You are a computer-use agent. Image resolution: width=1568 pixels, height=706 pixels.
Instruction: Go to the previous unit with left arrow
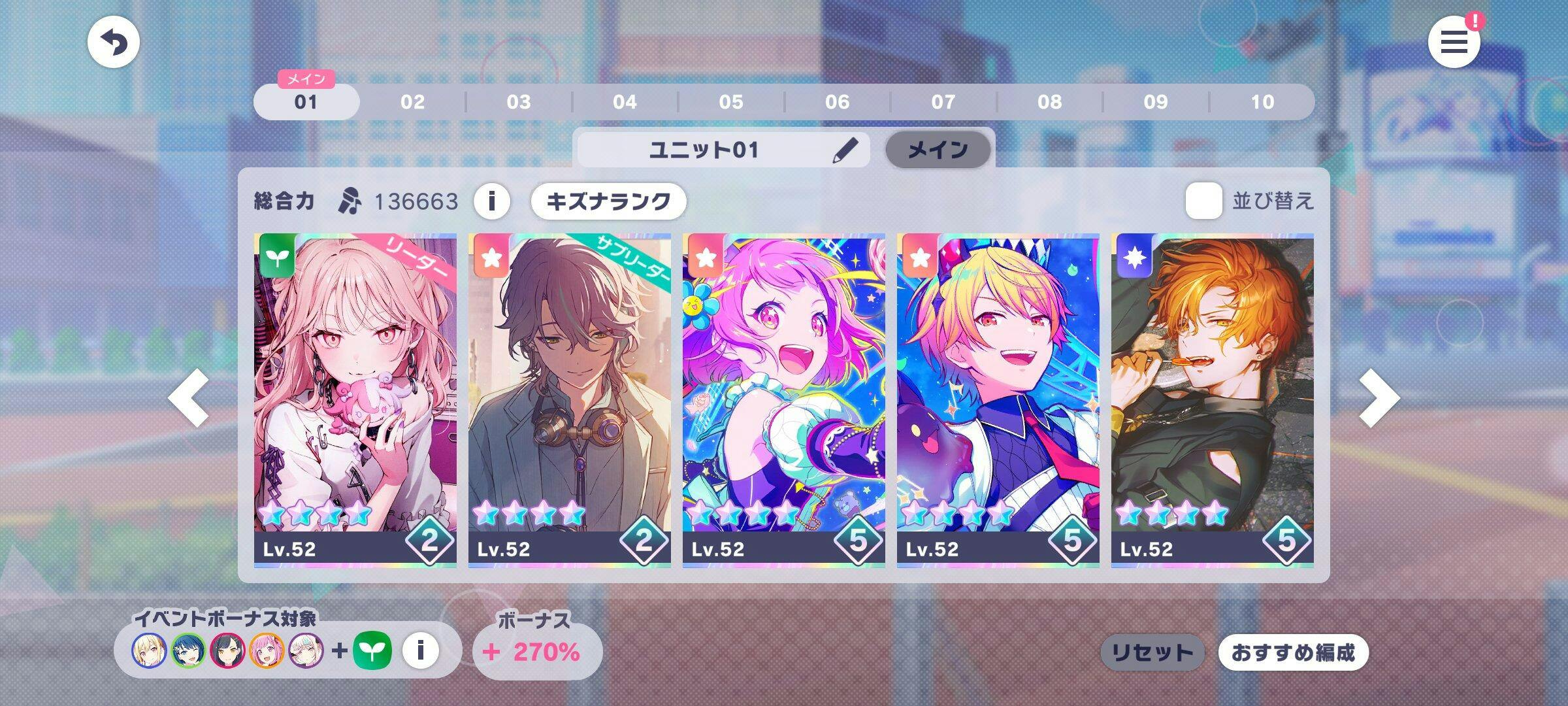click(189, 398)
